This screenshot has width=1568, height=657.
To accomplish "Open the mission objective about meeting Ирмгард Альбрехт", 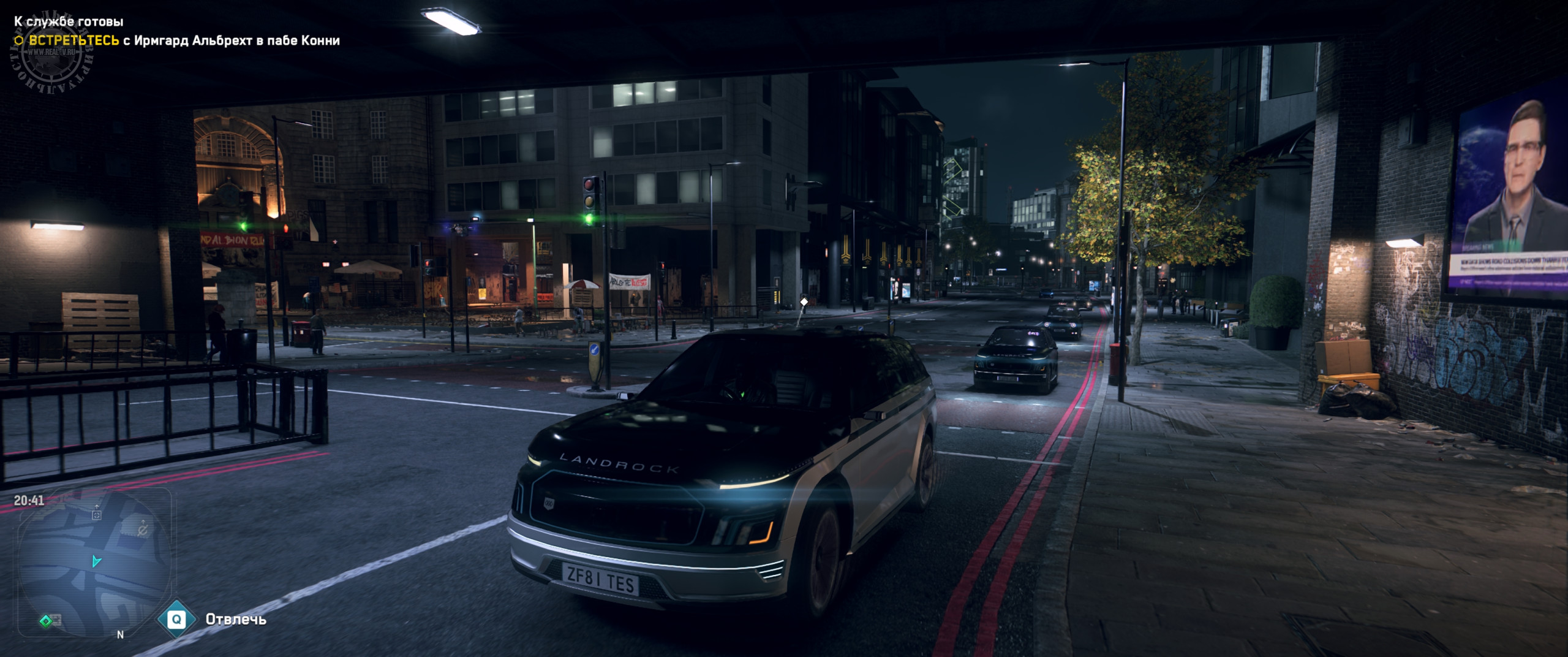I will coord(176,40).
